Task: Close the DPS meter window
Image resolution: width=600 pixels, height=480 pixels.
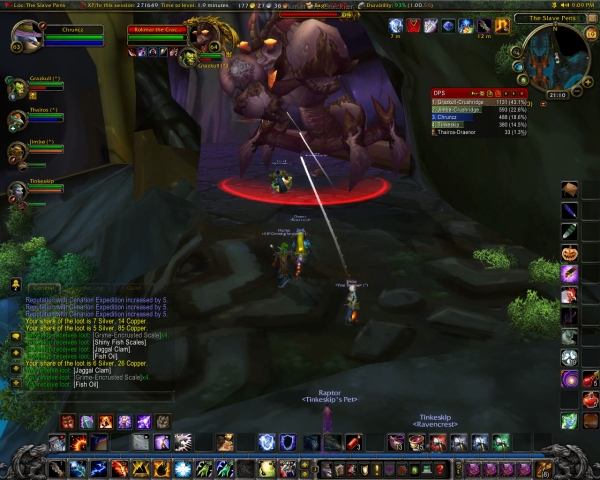Action: coord(523,92)
